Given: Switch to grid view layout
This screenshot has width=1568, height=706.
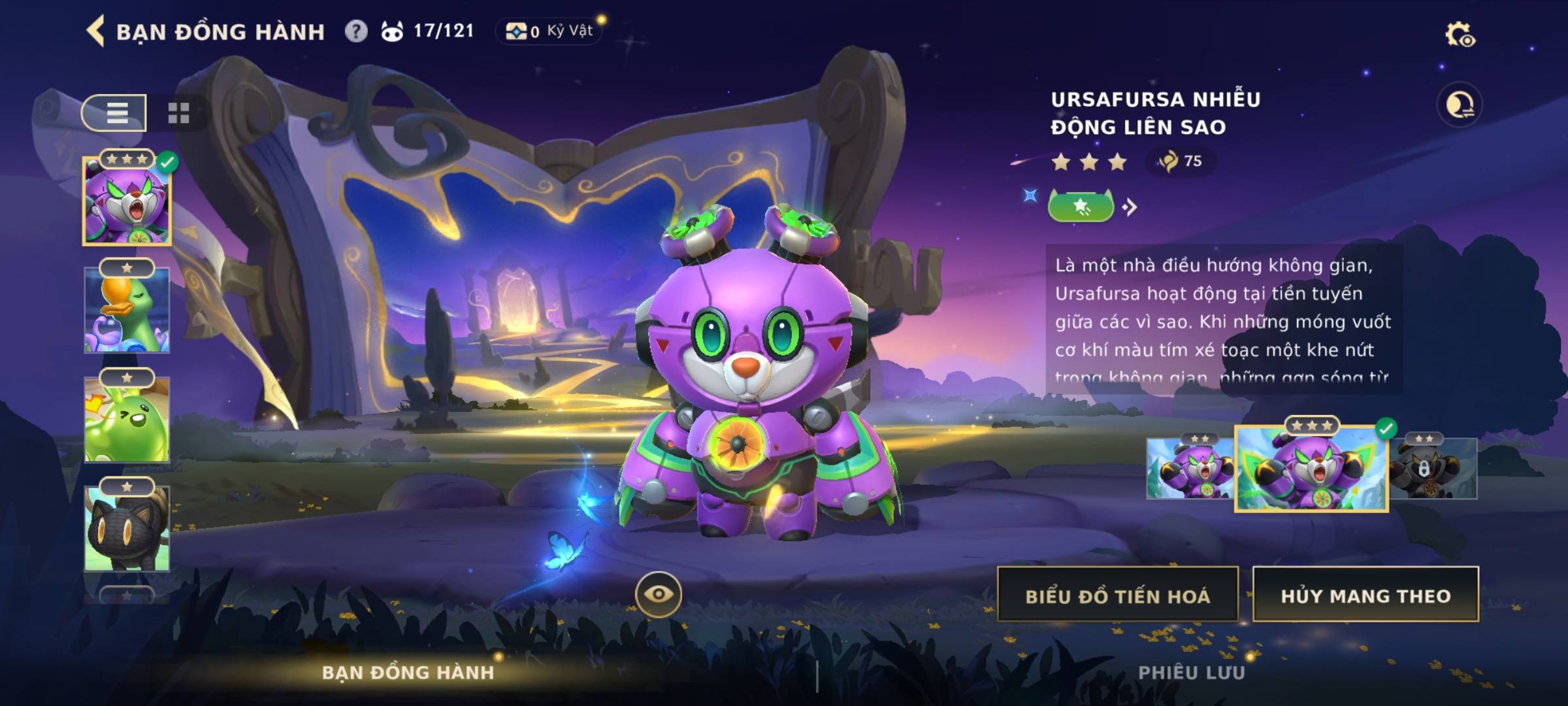Looking at the screenshot, I should [x=178, y=113].
